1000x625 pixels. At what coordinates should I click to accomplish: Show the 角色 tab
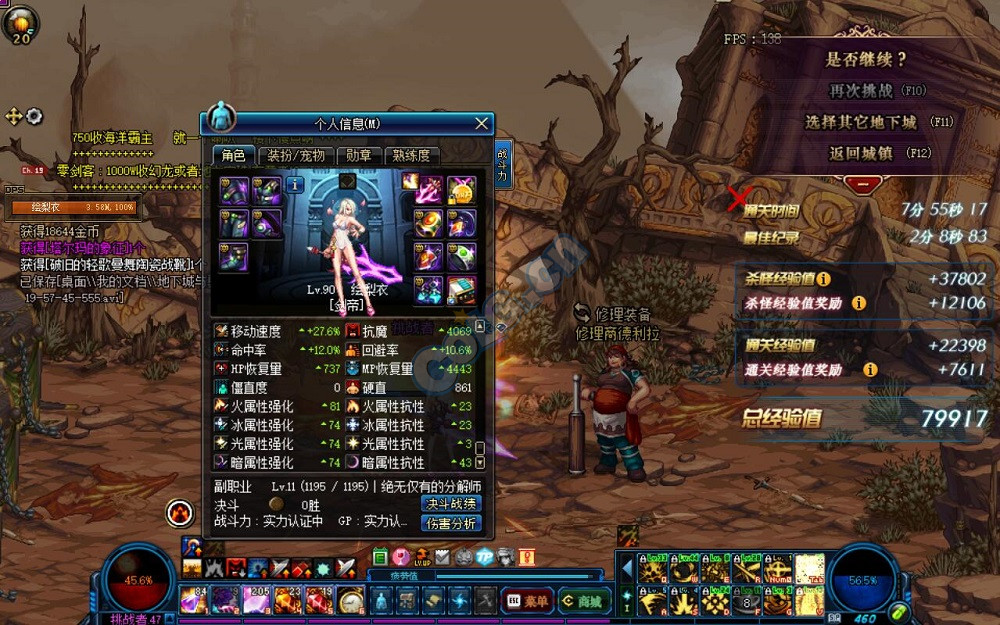click(x=233, y=155)
